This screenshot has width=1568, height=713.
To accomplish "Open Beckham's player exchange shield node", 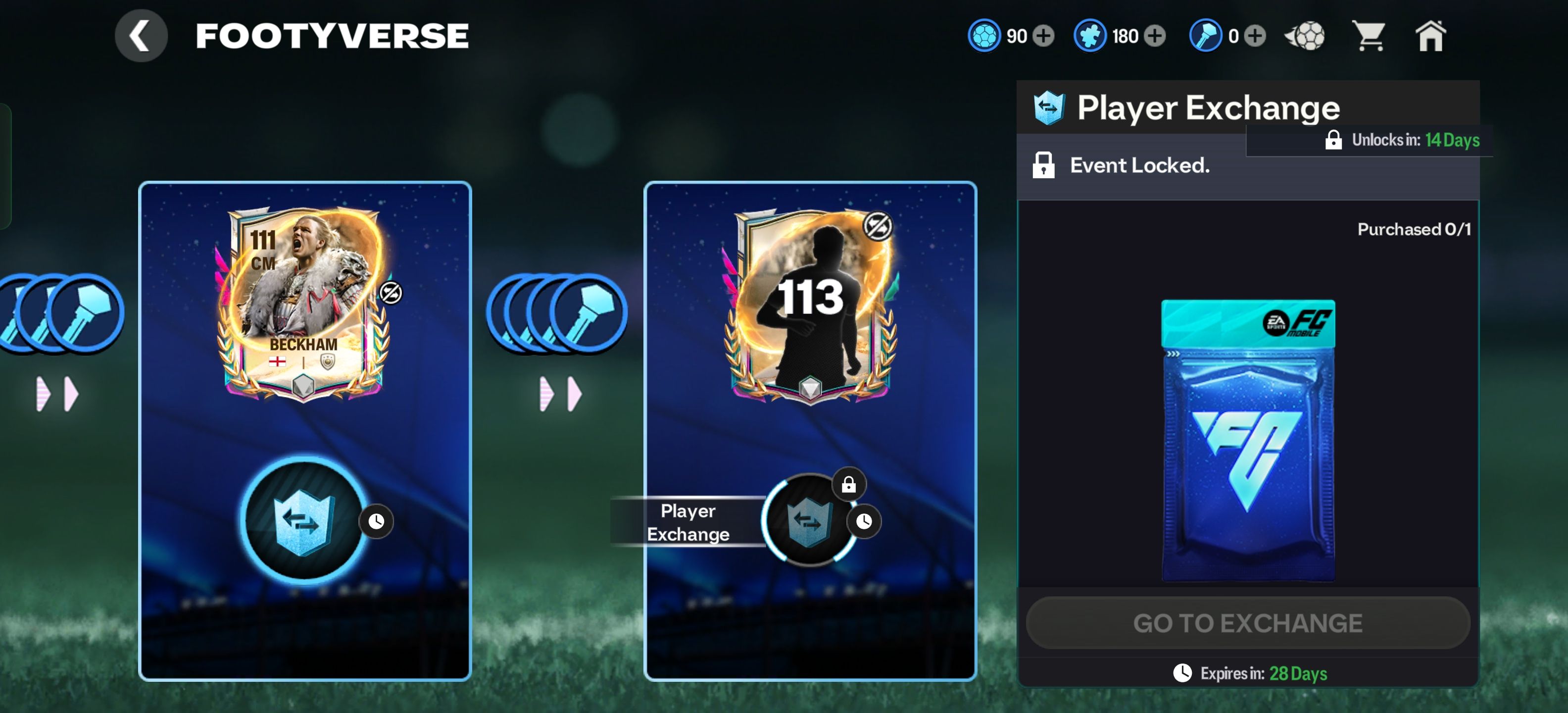I will [303, 521].
